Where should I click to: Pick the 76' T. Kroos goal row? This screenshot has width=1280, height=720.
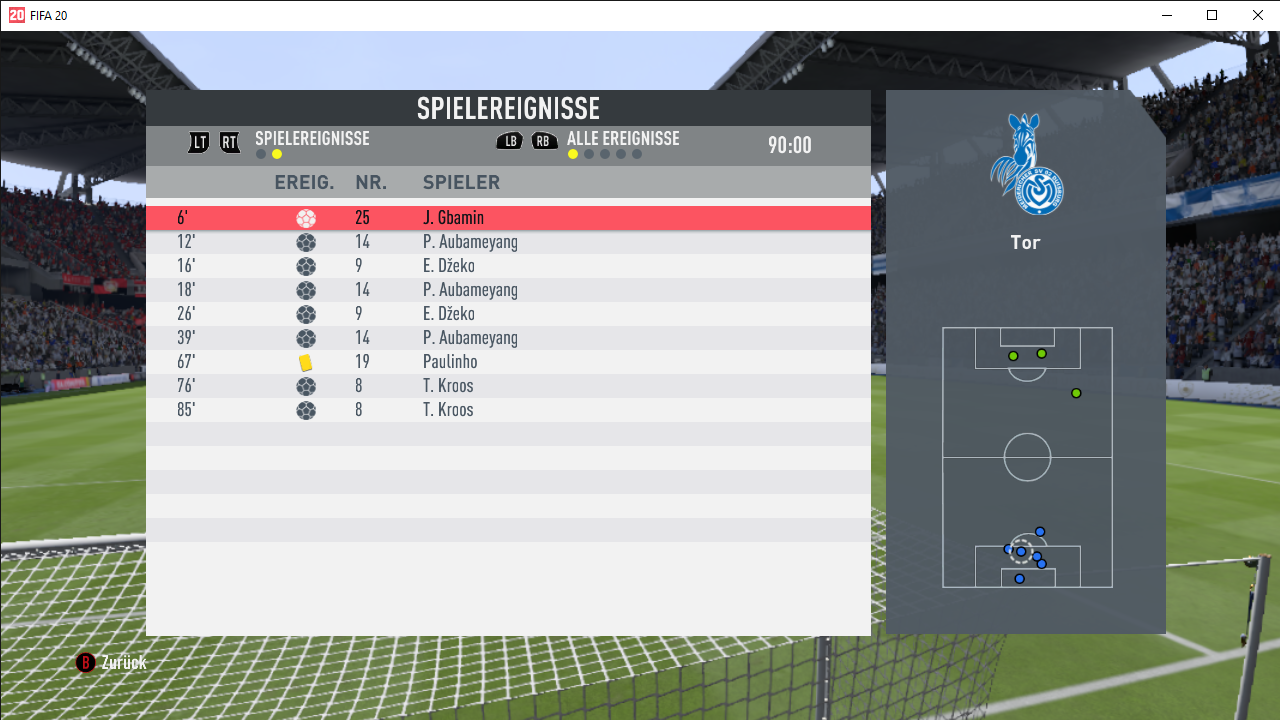point(508,386)
